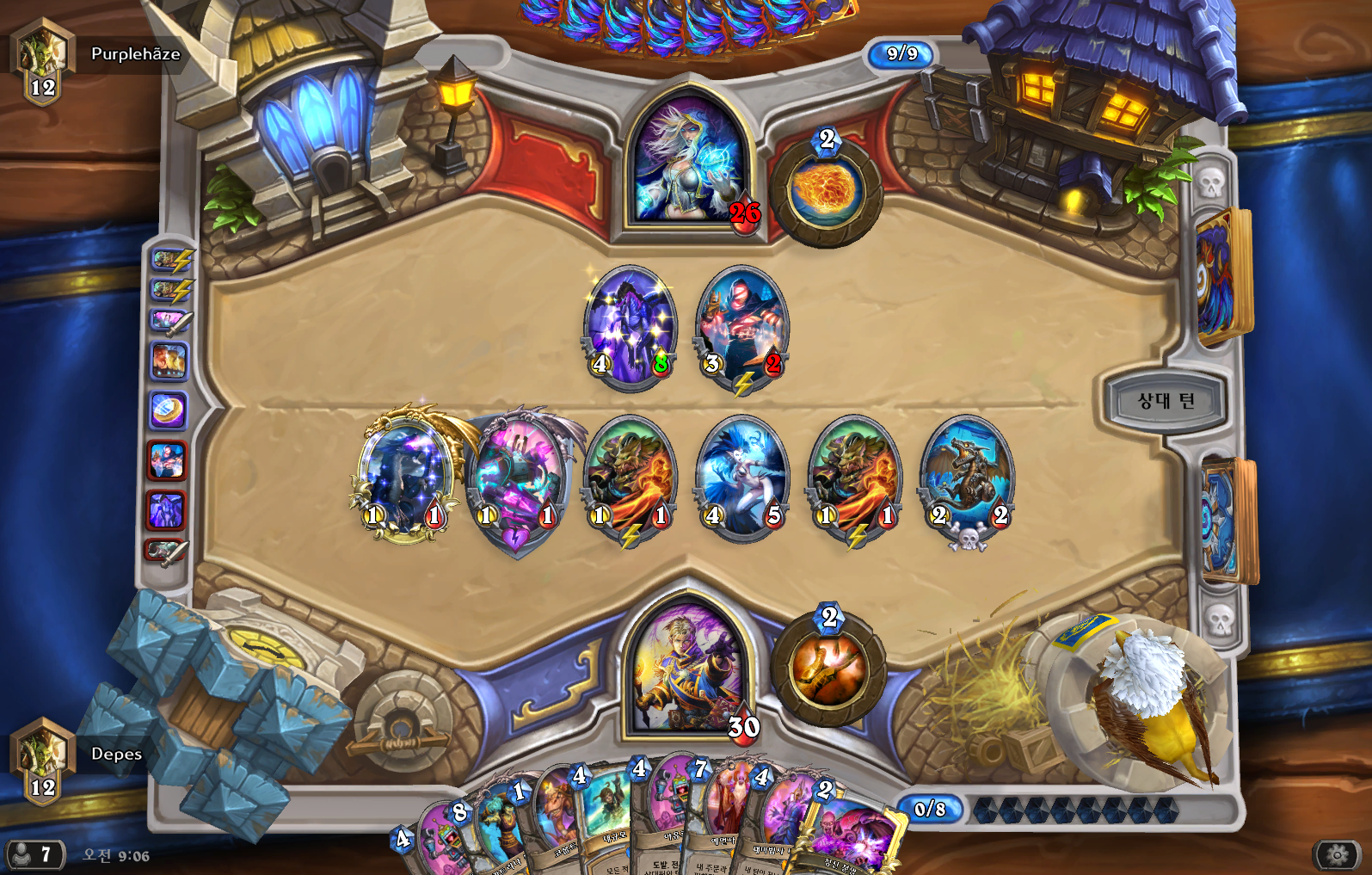Select your hero portrait with 30 health
The height and width of the screenshot is (875, 1372).
tap(687, 667)
